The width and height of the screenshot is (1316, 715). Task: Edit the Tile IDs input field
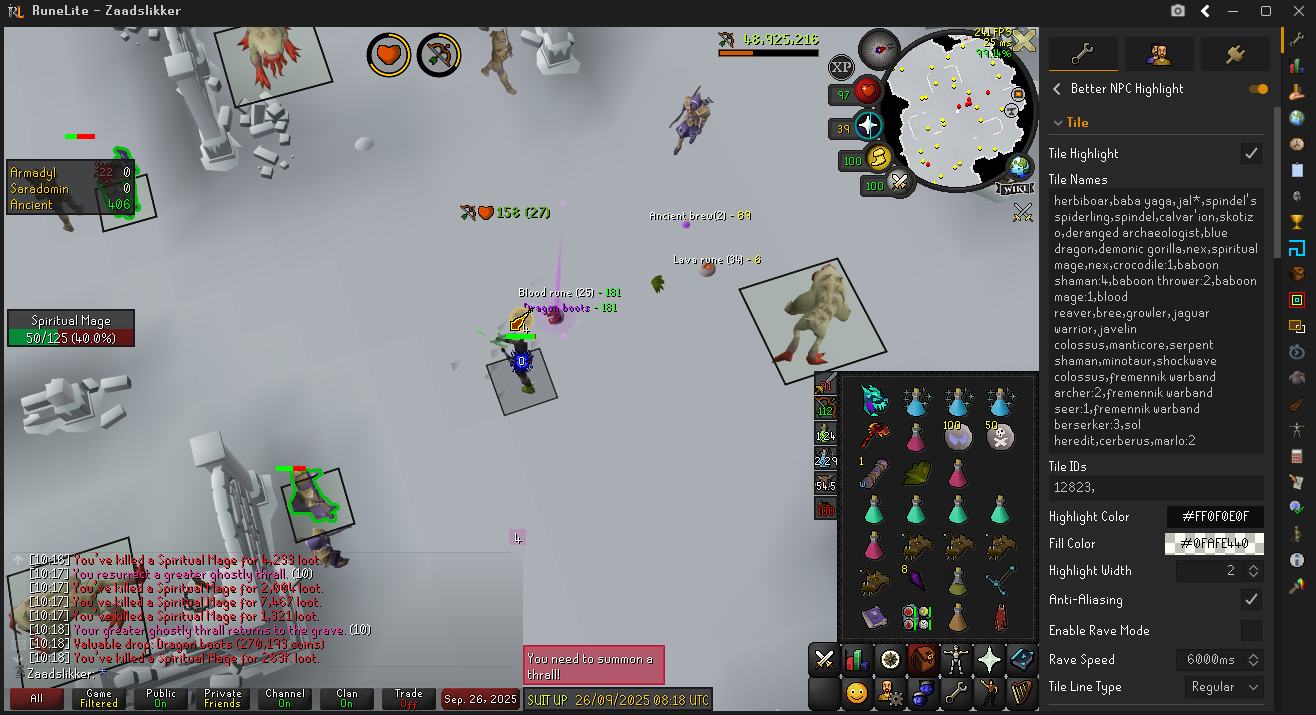(1155, 488)
